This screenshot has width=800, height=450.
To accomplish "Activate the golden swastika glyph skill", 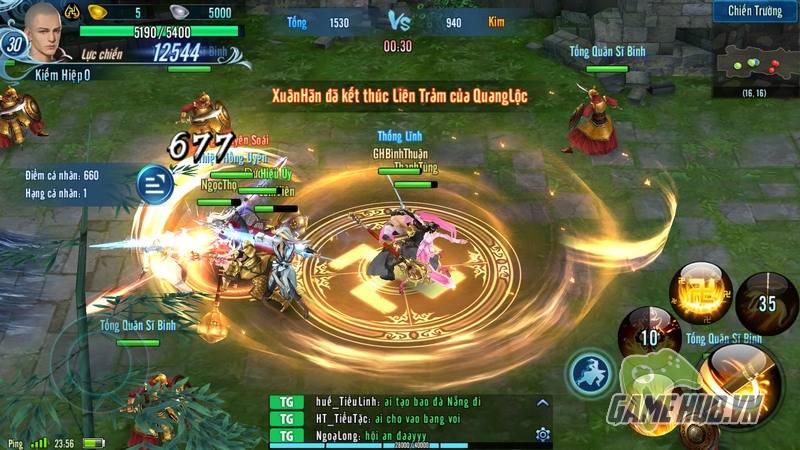I will point(700,291).
